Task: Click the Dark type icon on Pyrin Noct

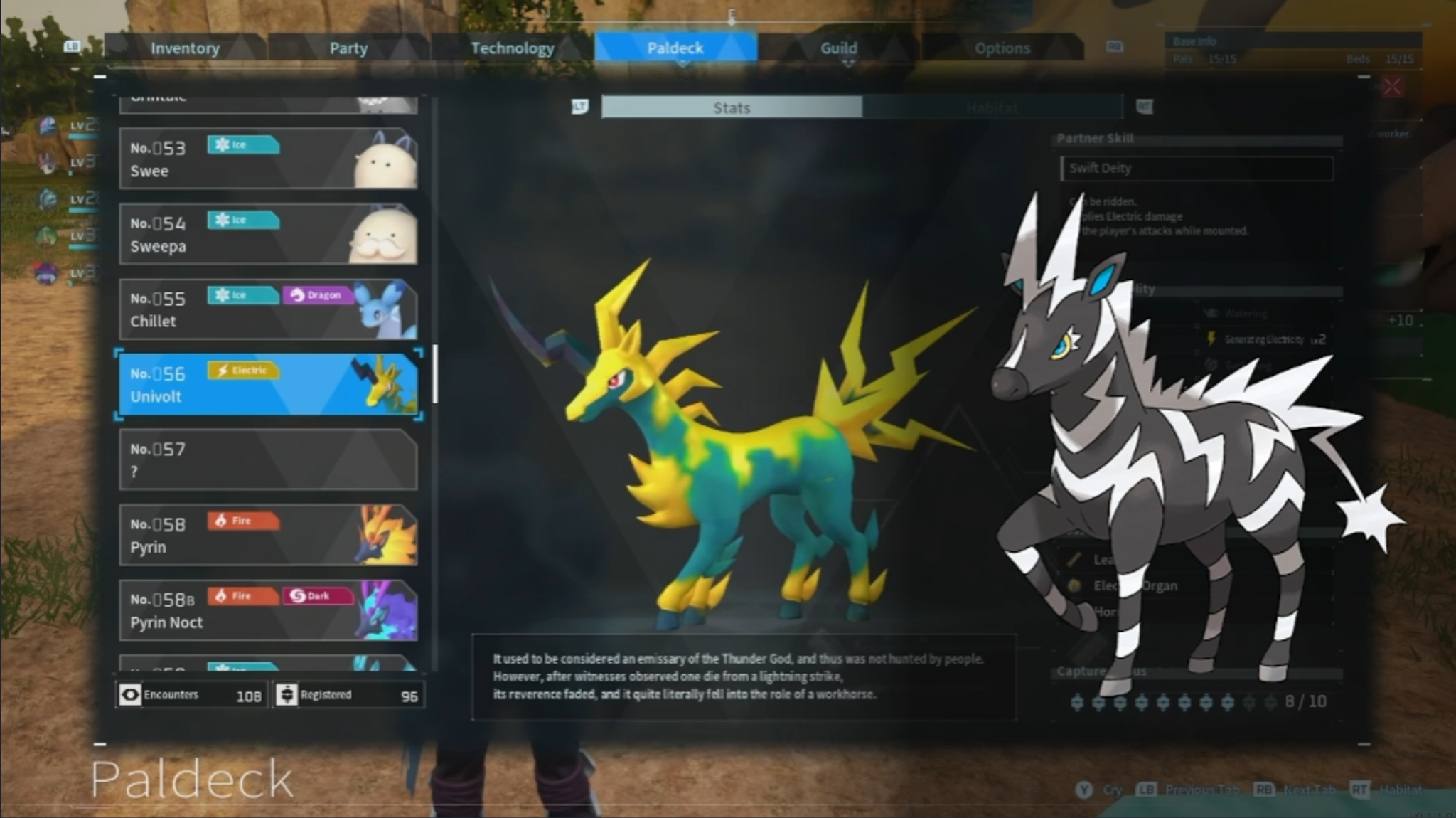Action: [318, 596]
